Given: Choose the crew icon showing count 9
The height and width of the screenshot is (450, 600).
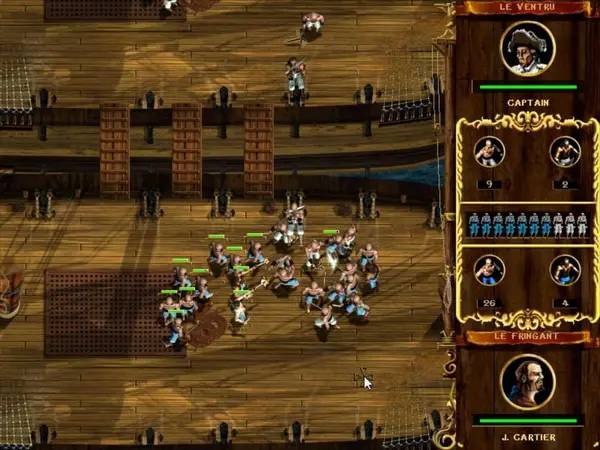Looking at the screenshot, I should (489, 152).
